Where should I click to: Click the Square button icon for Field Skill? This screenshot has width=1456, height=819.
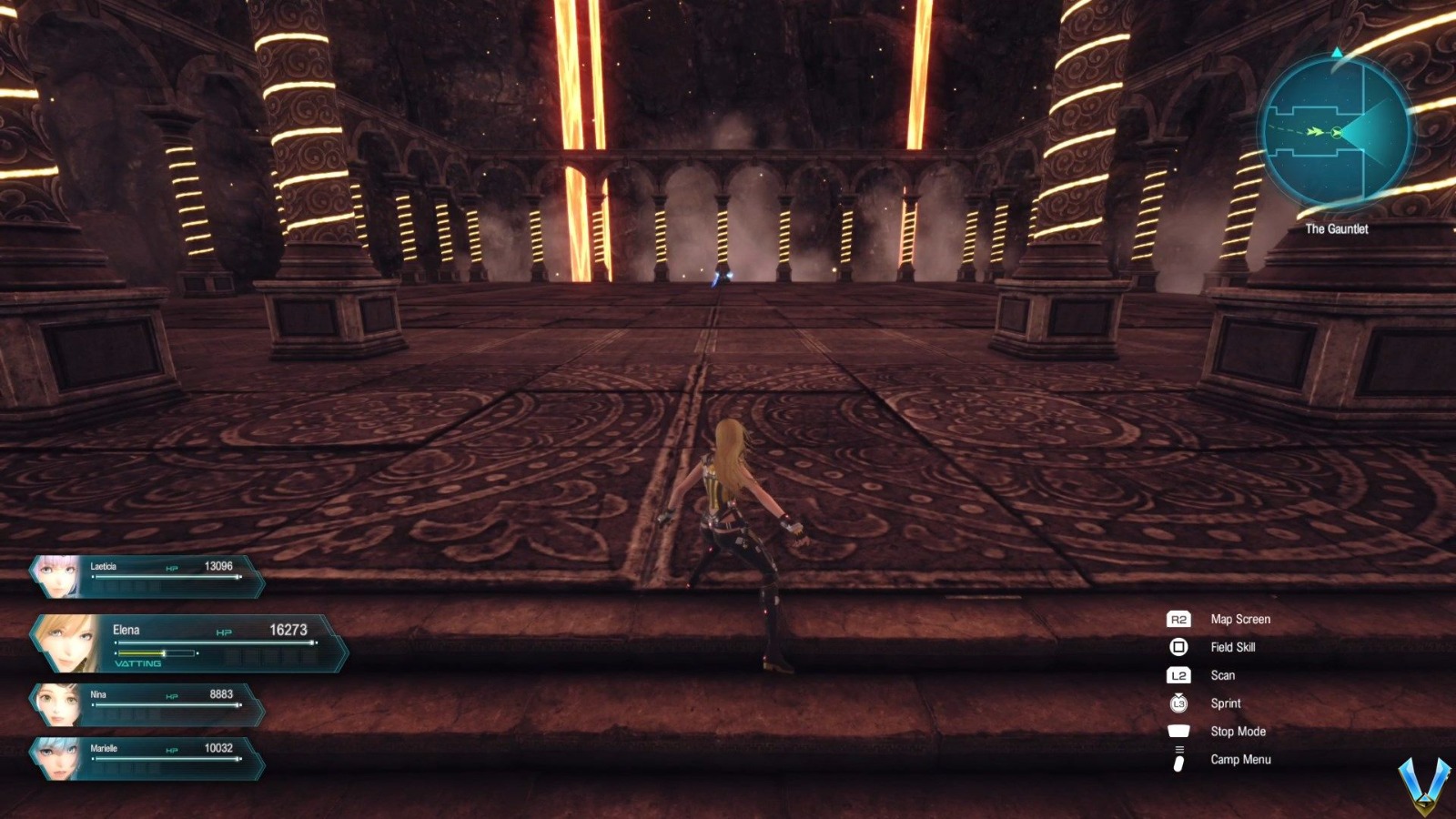pos(1178,647)
